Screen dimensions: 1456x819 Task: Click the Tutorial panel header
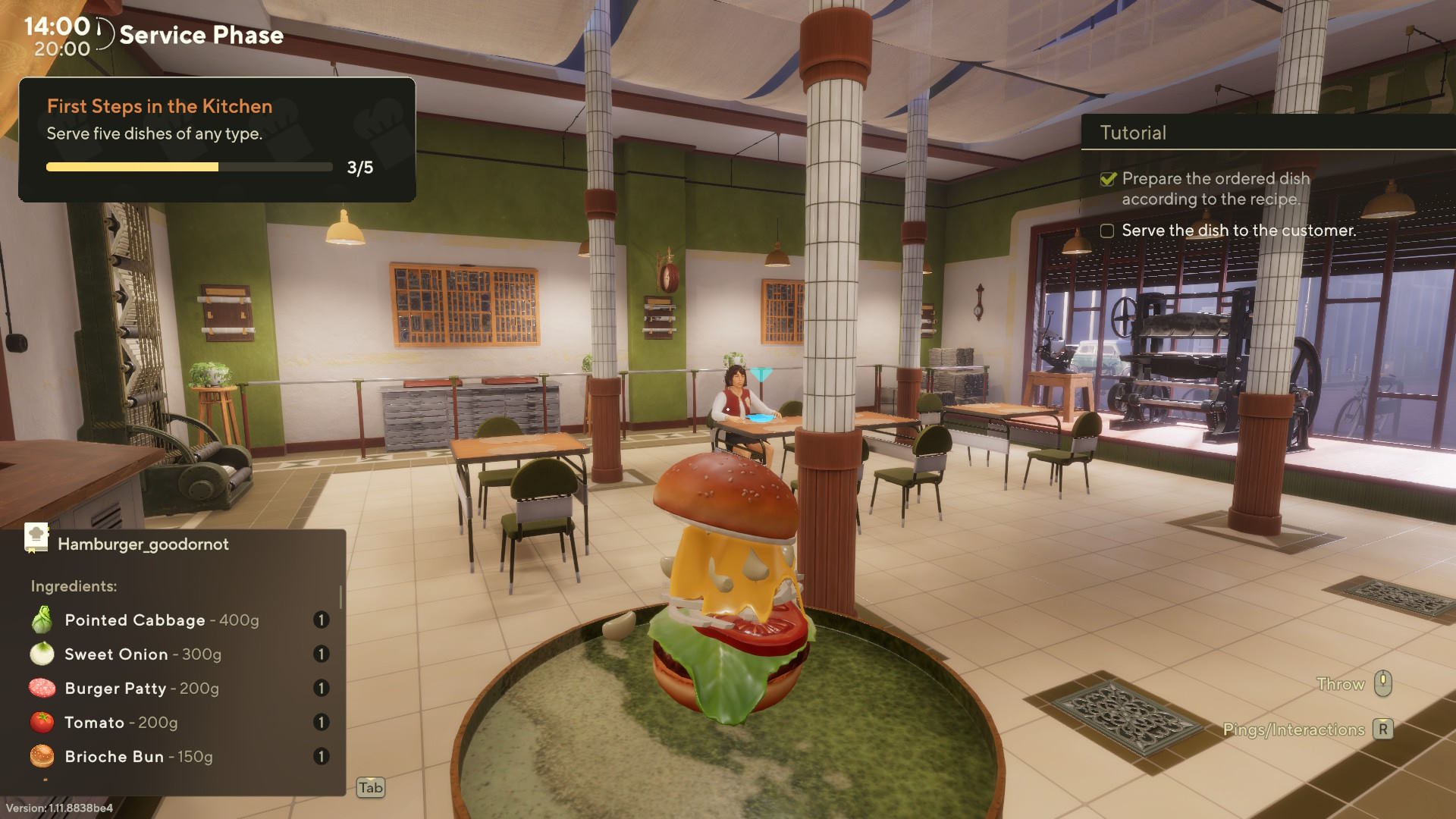1133,133
